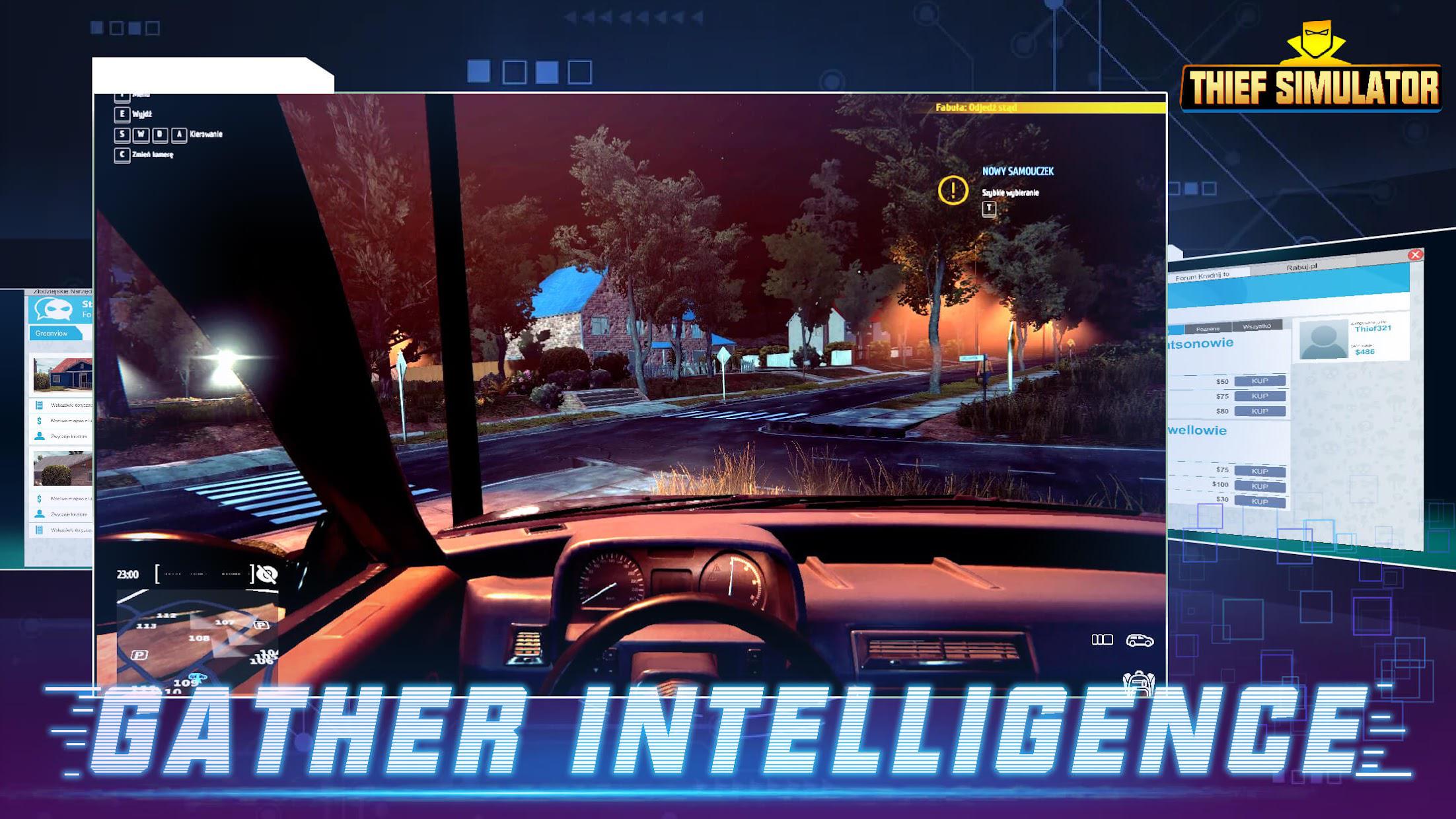
Task: Purchase the $100 info with KUP
Action: tap(1259, 486)
